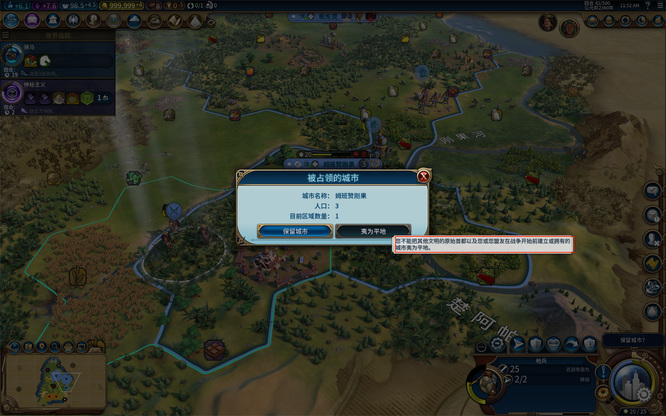Image resolution: width=666 pixels, height=416 pixels.
Task: Activate the move-to arrow unit action
Action: pos(518,345)
